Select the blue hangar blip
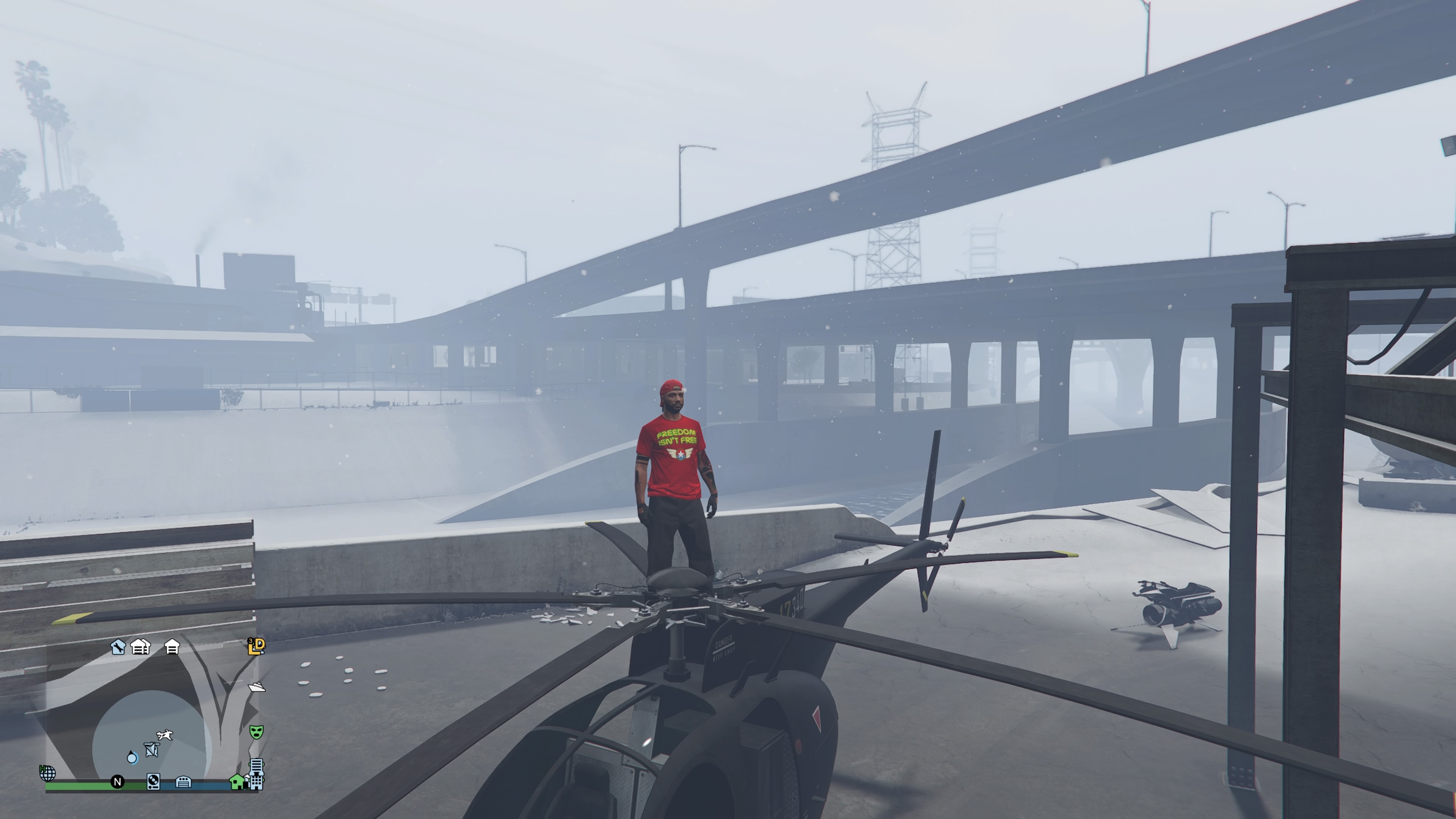 [x=184, y=782]
